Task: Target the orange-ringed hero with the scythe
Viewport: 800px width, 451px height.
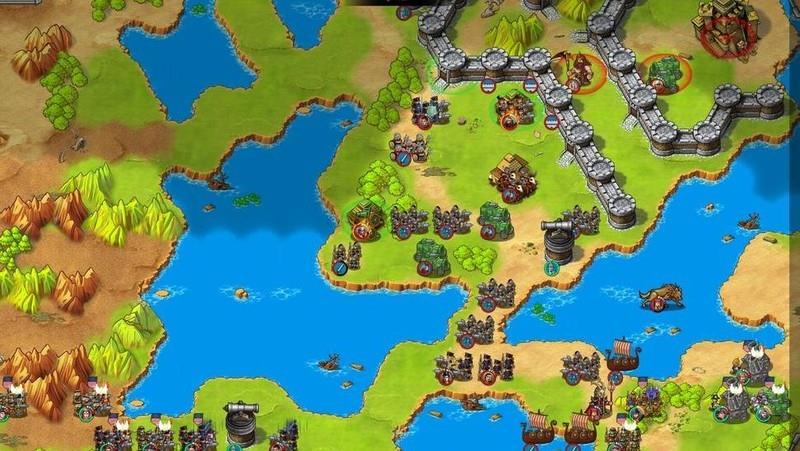Action: (577, 70)
